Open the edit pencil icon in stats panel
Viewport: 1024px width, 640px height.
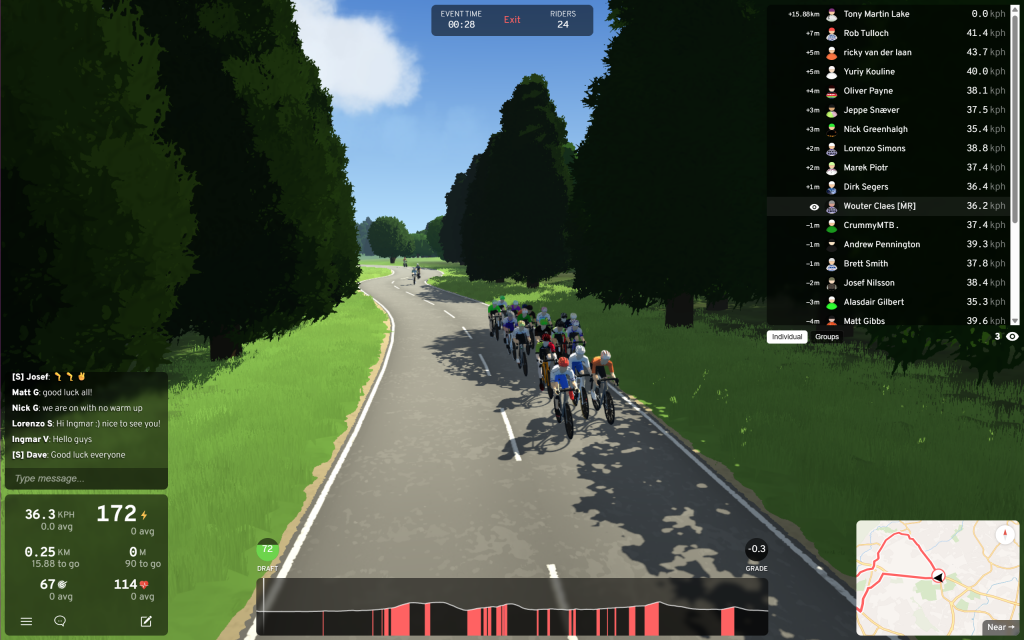click(x=146, y=621)
